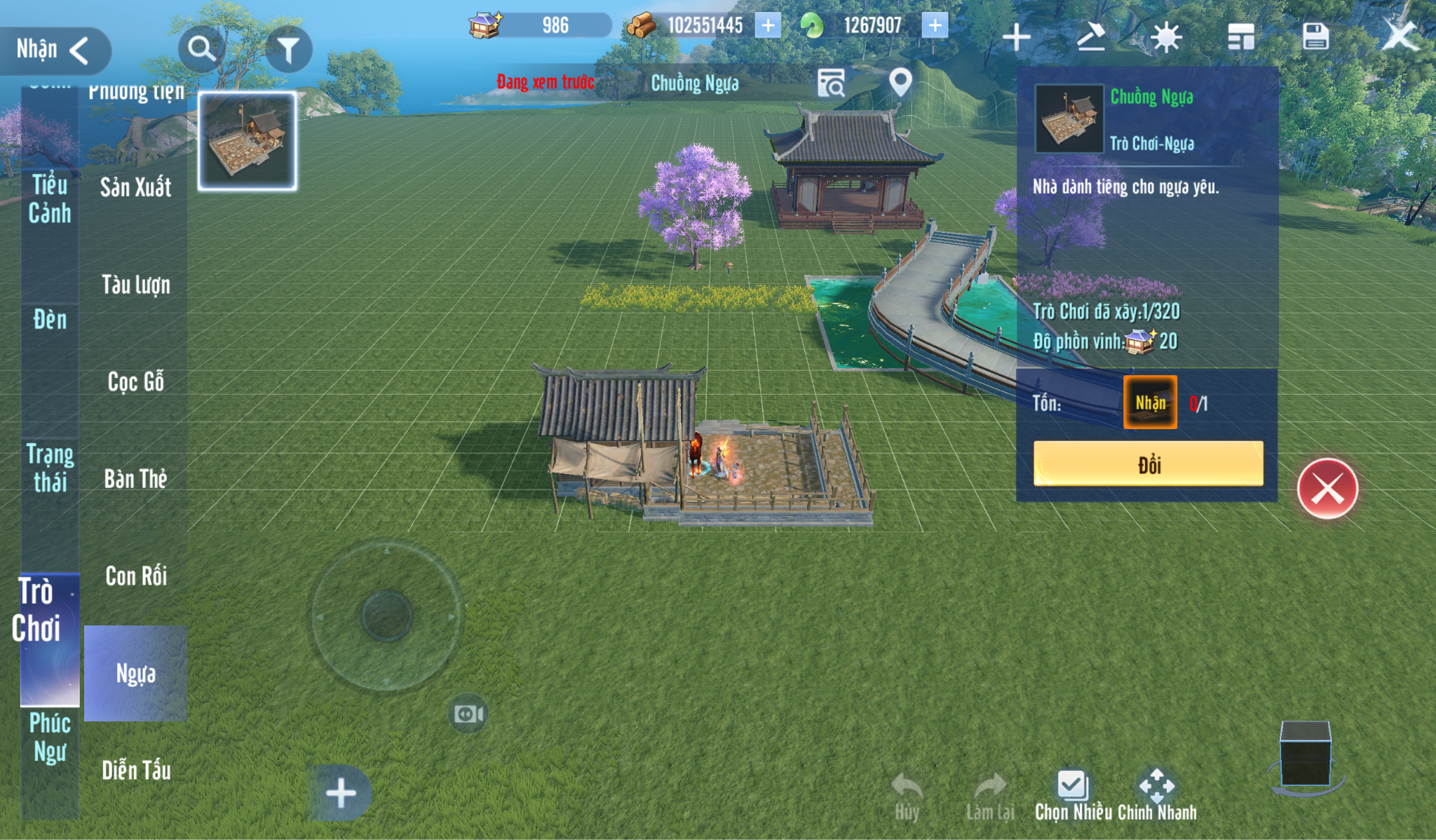Choose the Tàu lượn subcategory

(135, 285)
